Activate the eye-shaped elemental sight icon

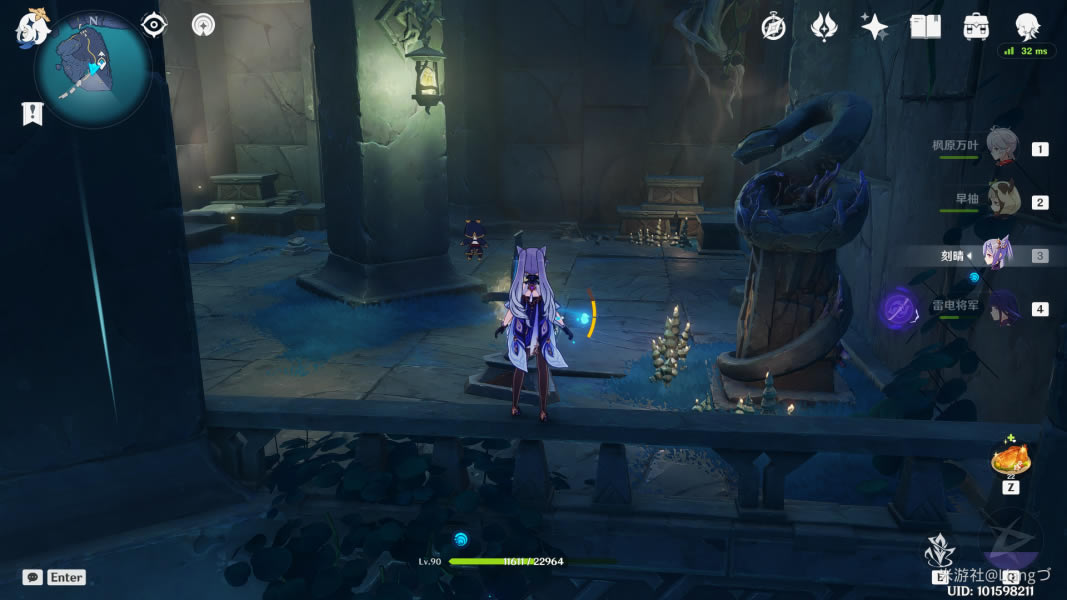click(154, 25)
